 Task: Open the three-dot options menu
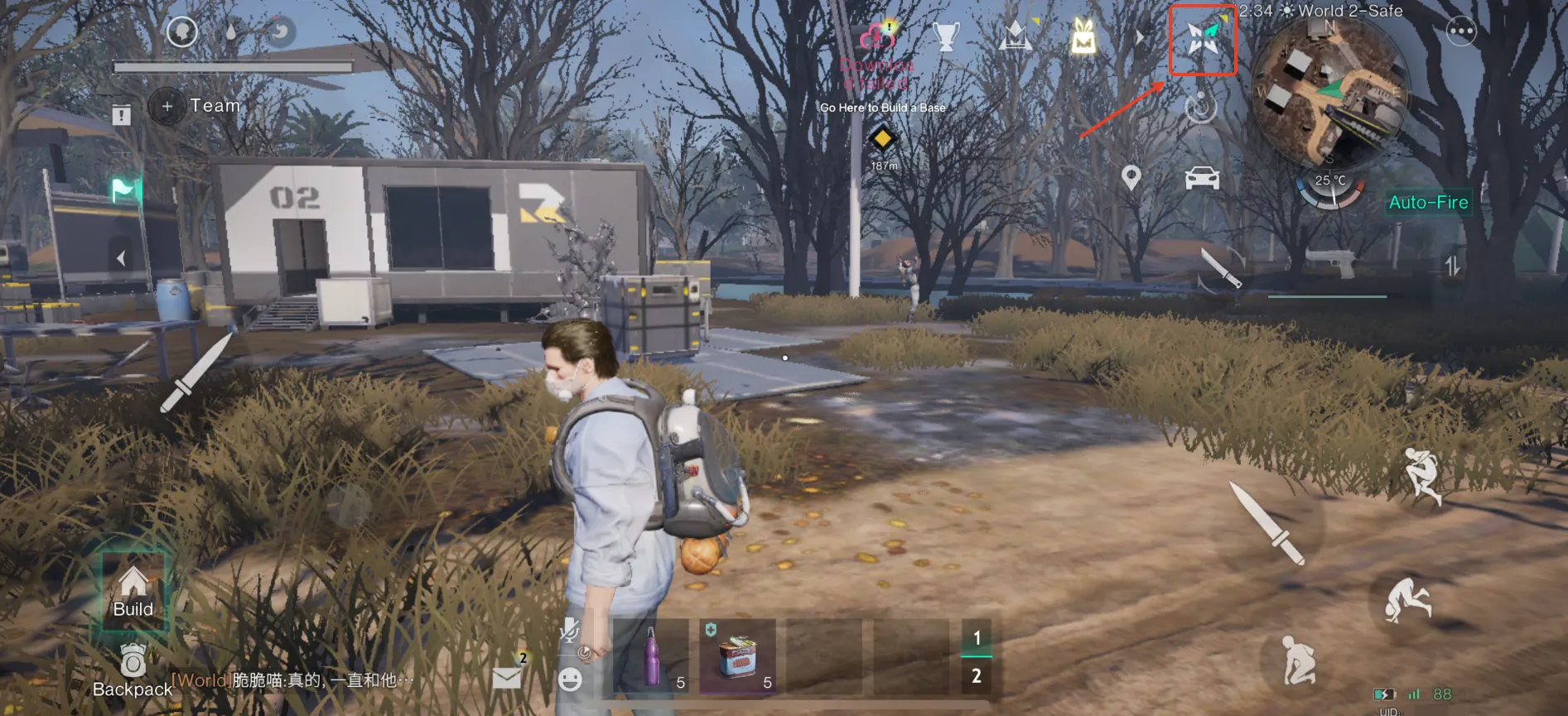1460,31
